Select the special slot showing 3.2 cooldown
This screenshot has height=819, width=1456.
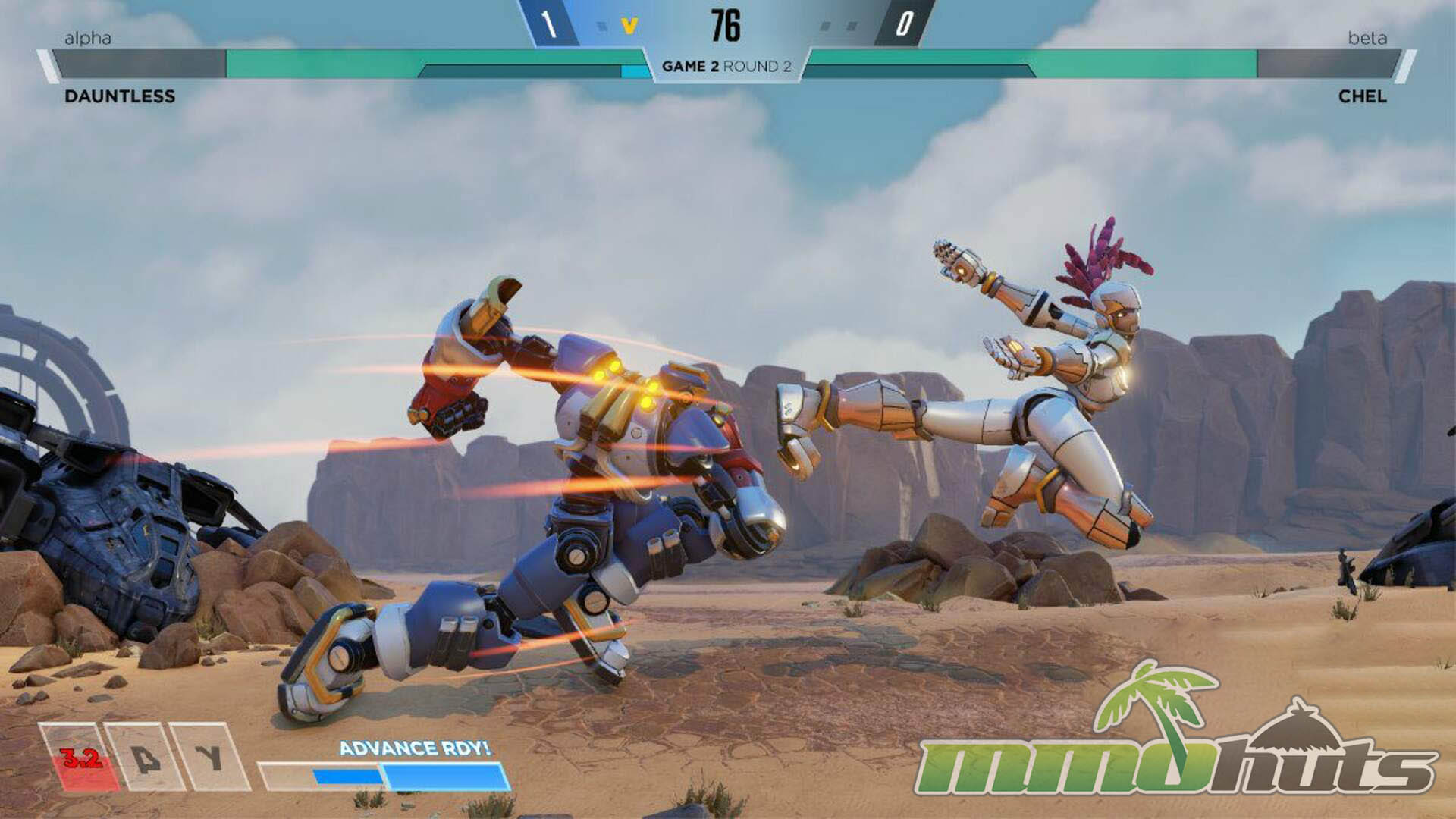pos(80,758)
